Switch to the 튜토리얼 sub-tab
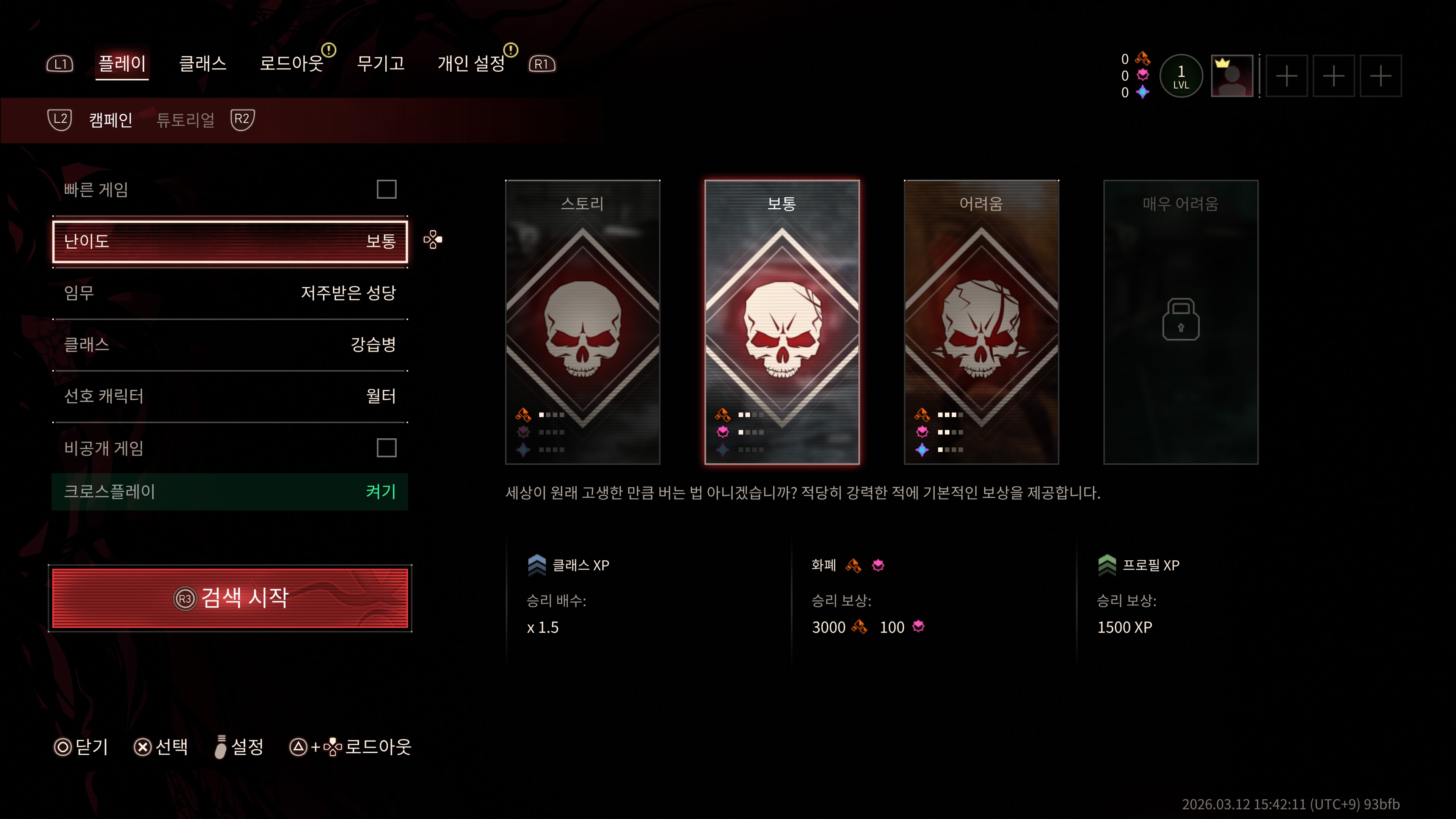This screenshot has width=1456, height=819. click(x=185, y=120)
